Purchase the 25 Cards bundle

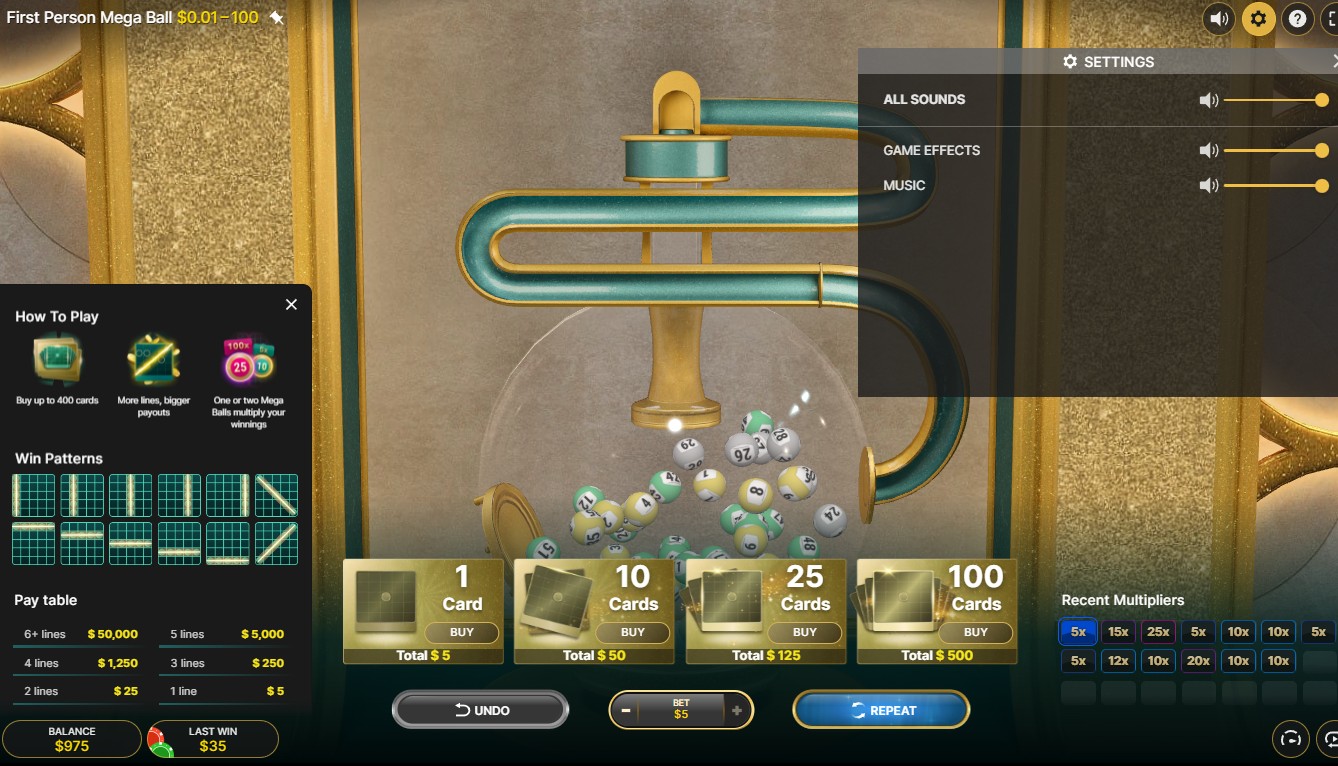coord(804,632)
